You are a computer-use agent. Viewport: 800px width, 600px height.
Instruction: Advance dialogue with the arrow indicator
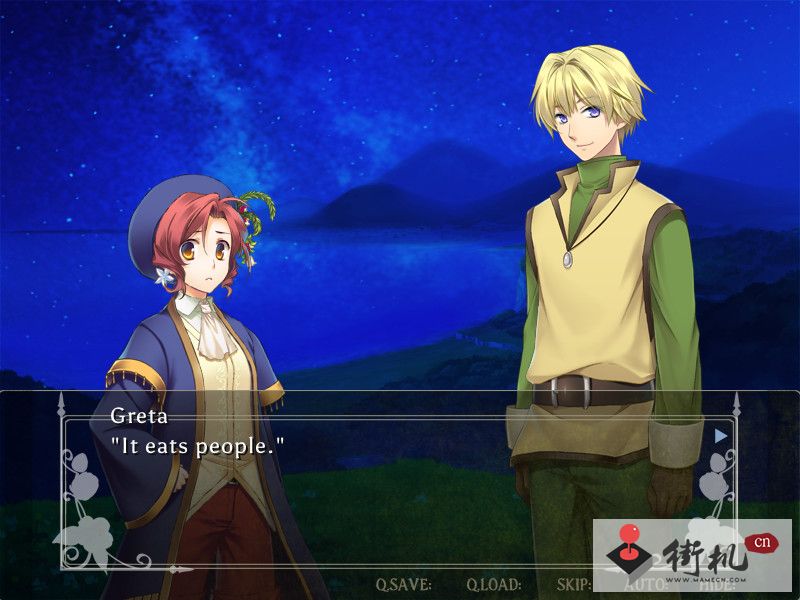[721, 435]
